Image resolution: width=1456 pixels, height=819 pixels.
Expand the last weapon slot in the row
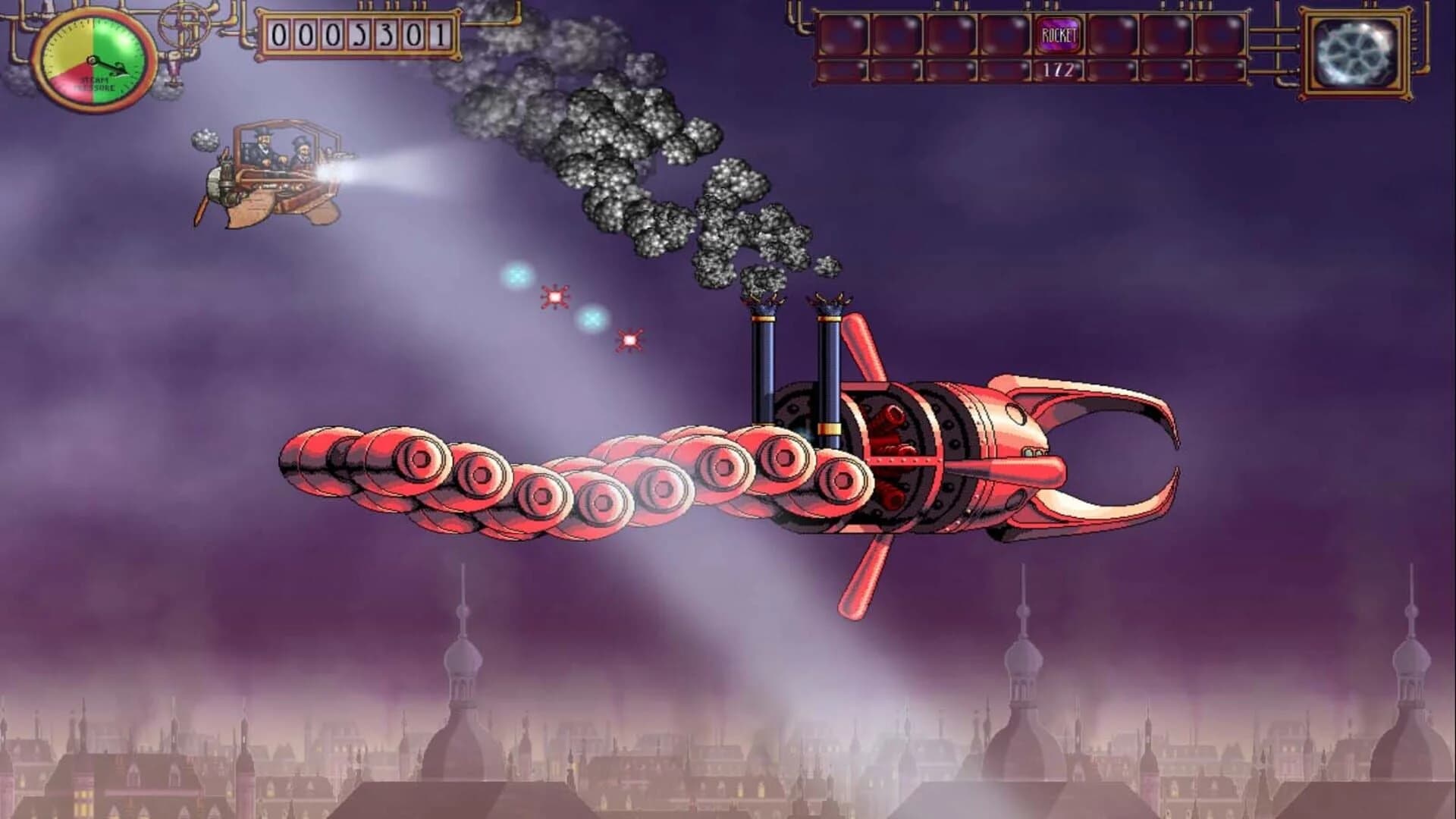(x=1221, y=34)
